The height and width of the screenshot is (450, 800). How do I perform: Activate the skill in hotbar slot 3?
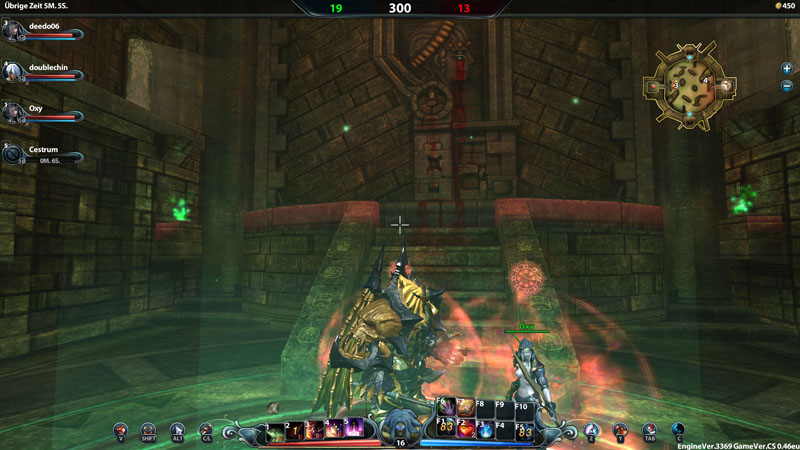tap(315, 431)
